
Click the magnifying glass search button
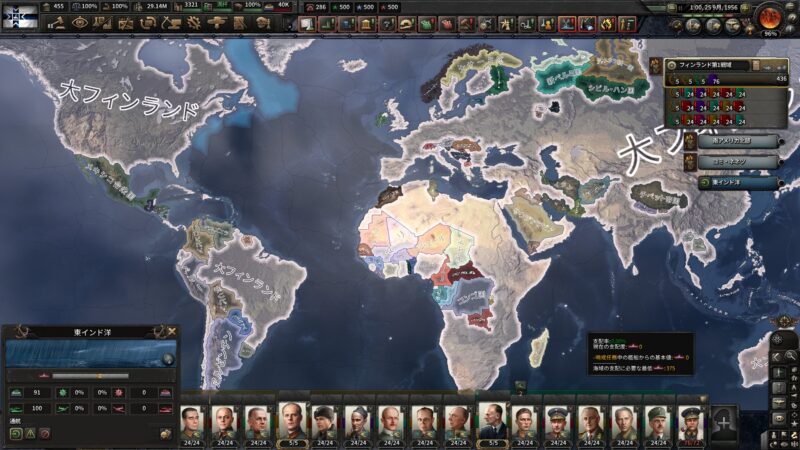tap(791, 356)
